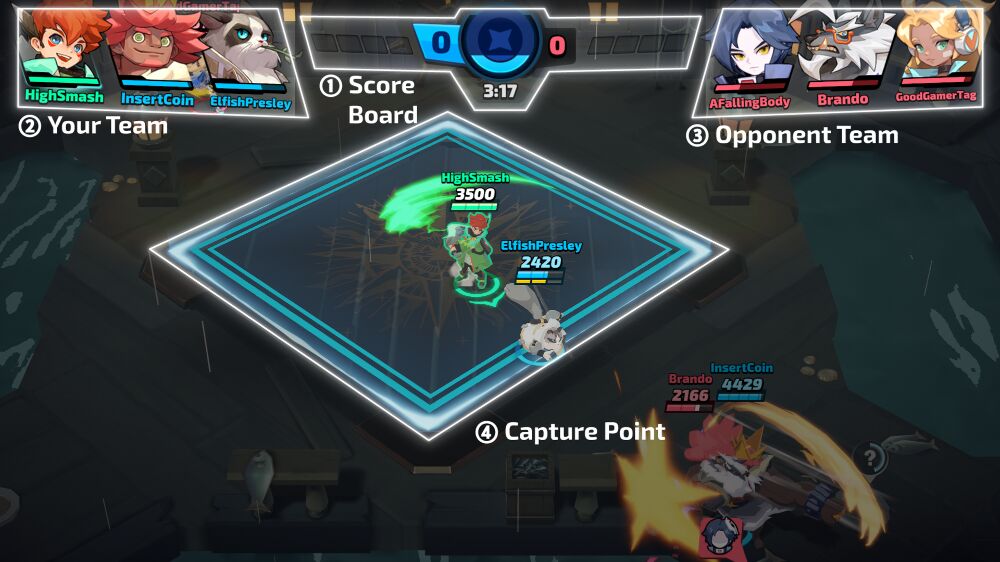Click opponent AFallingBody's portrait

point(748,50)
